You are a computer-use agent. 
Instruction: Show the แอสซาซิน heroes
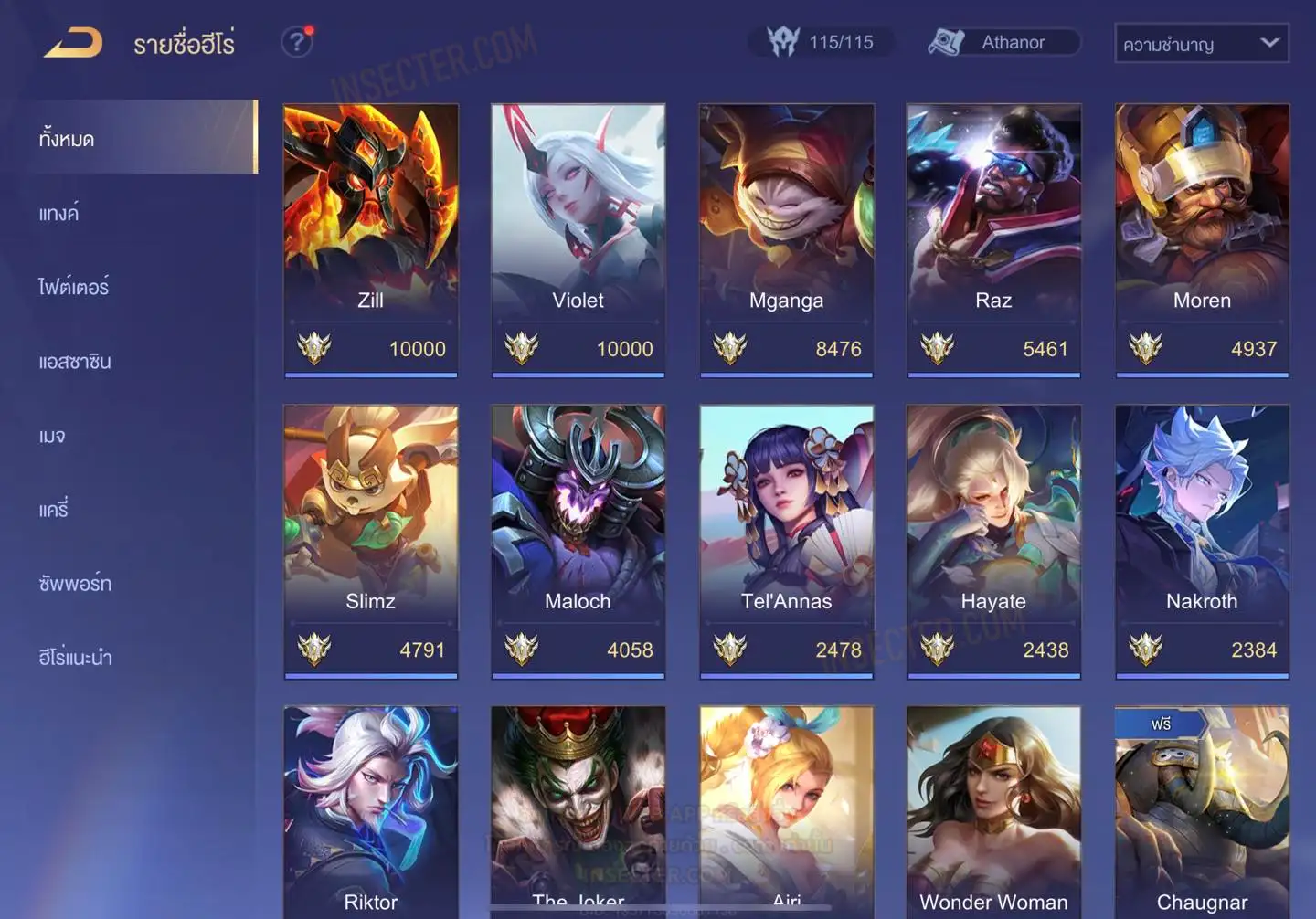[x=75, y=361]
